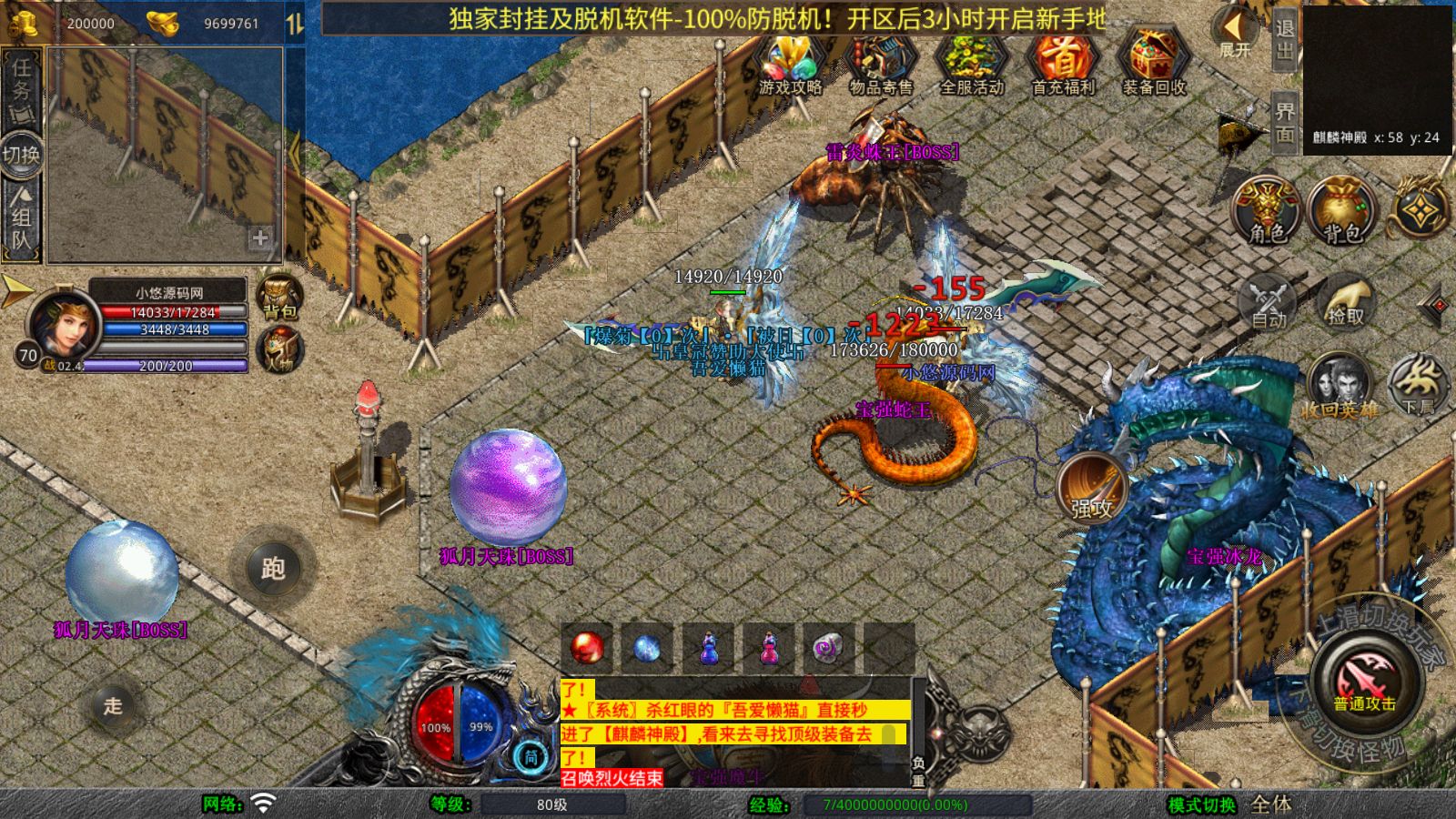Open the round 背包 bag icon beside 角色
The width and height of the screenshot is (1456, 819).
(x=1341, y=211)
